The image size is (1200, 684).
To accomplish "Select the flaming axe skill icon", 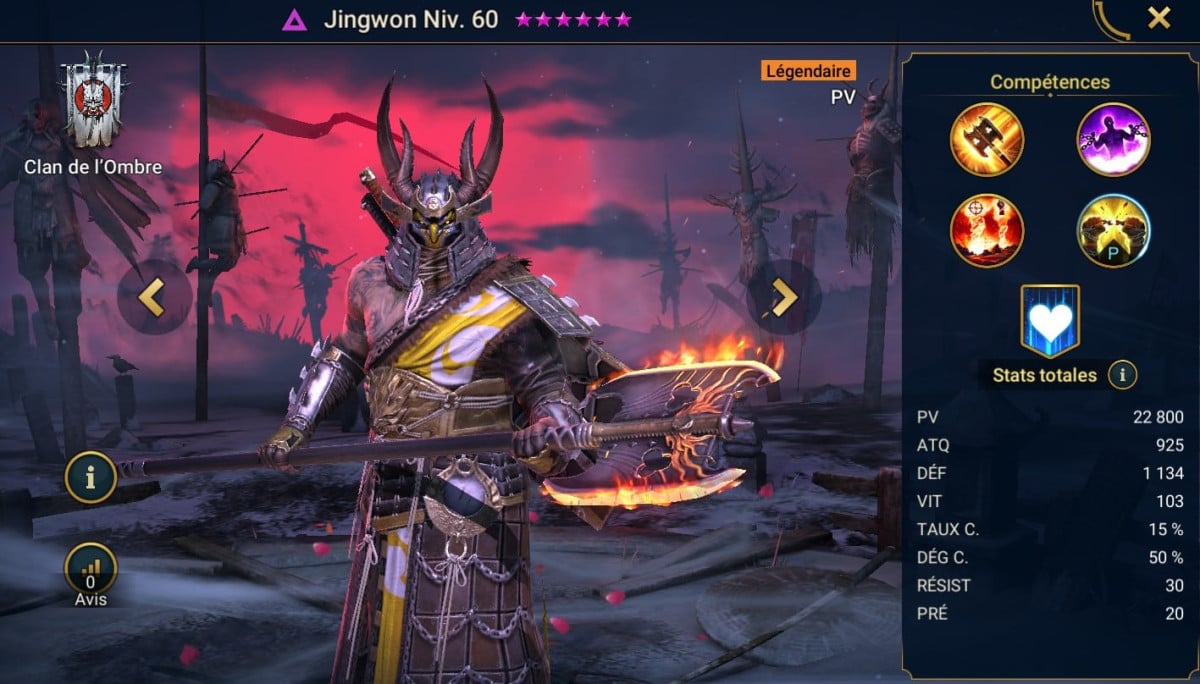I will 986,140.
